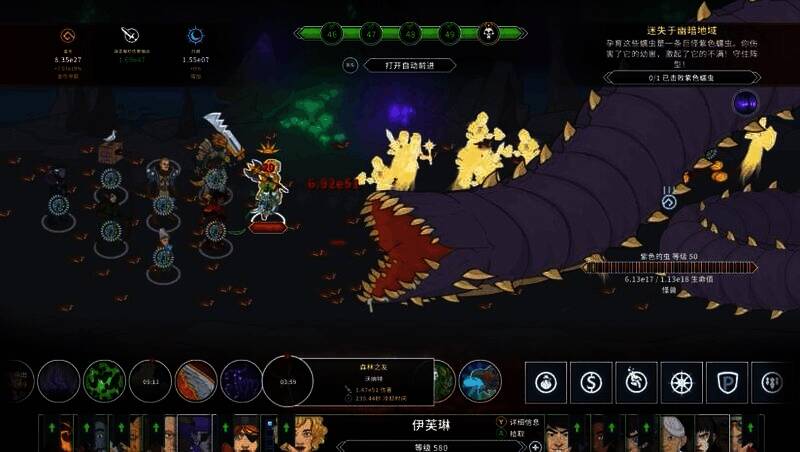The height and width of the screenshot is (452, 800).
Task: Open the dollar sign shop button
Action: tap(591, 382)
